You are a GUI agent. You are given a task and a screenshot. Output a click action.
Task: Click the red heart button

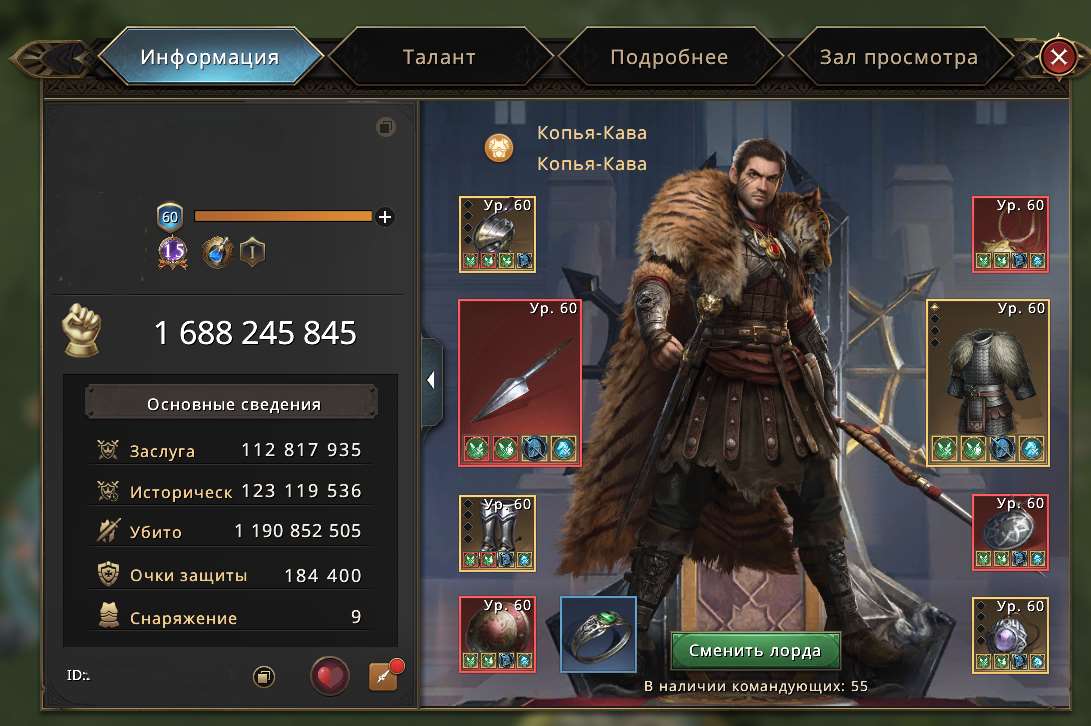tap(329, 676)
